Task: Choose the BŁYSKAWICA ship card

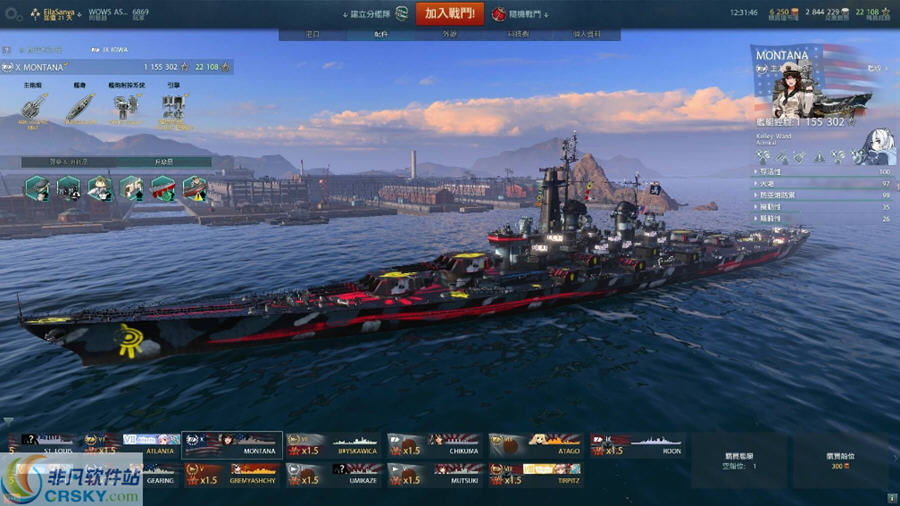Action: (x=334, y=444)
